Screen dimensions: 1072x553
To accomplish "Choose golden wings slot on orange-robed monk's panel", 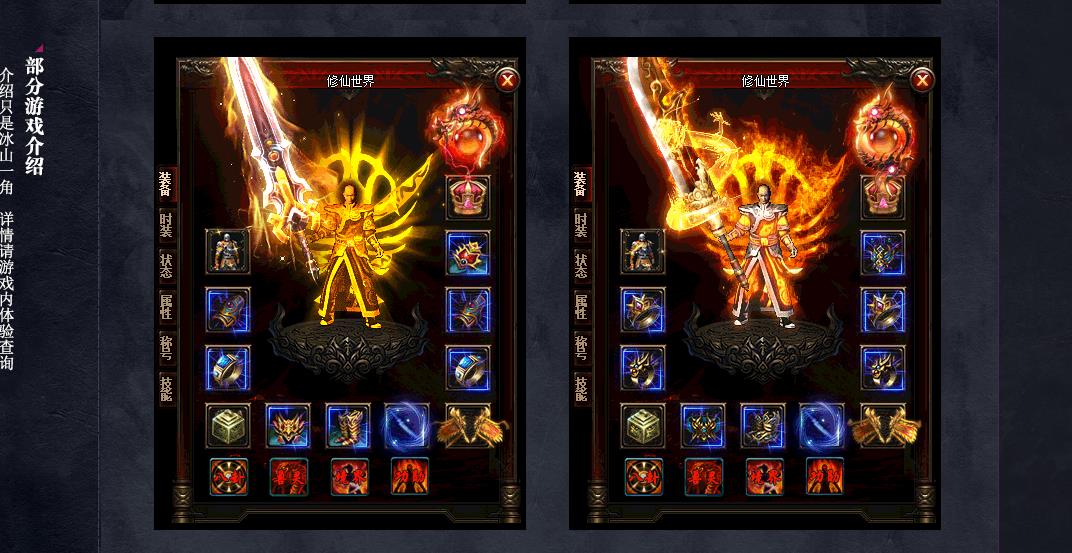I will (882, 426).
